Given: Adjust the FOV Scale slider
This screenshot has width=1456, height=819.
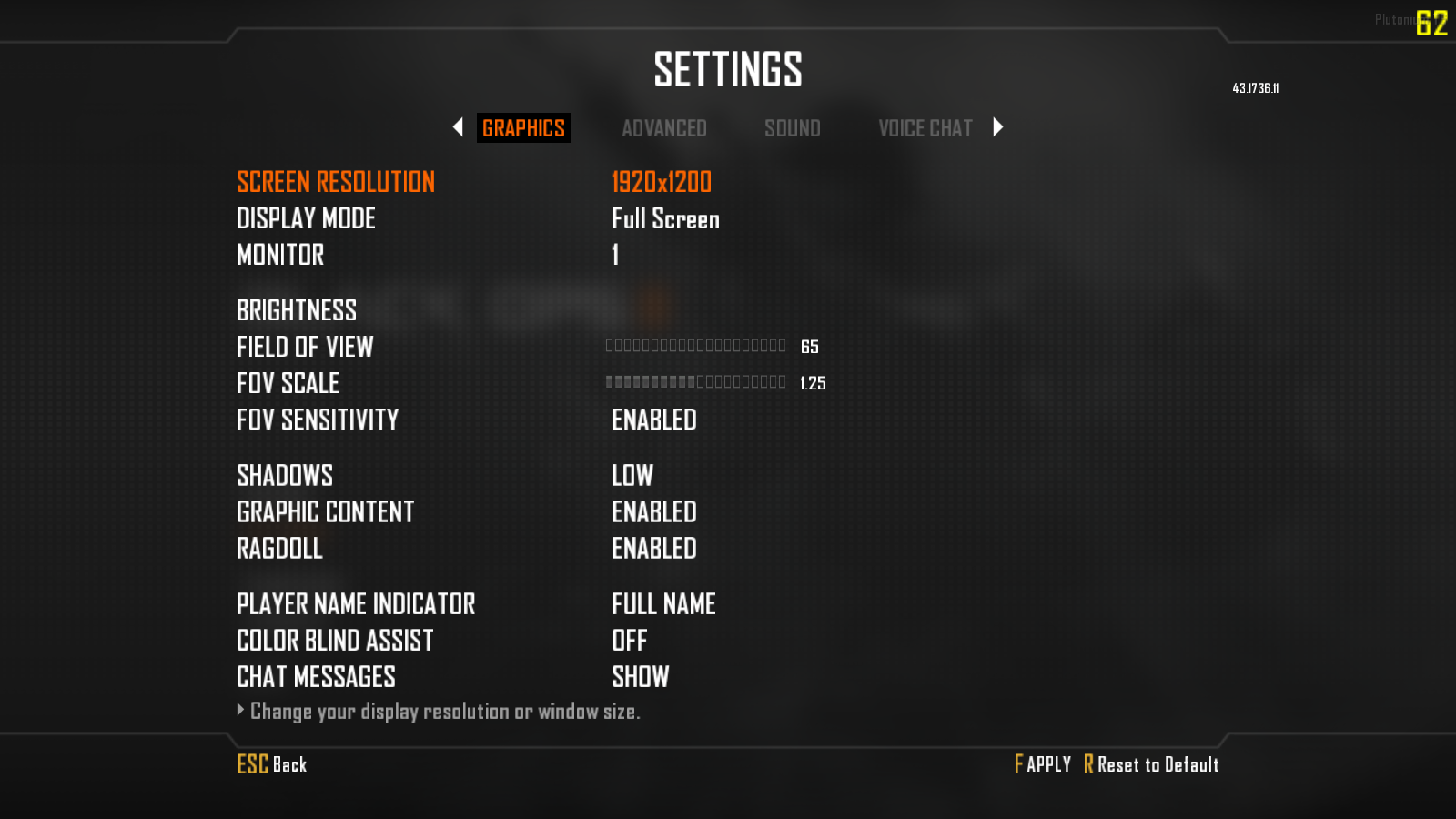Looking at the screenshot, I should click(x=695, y=382).
